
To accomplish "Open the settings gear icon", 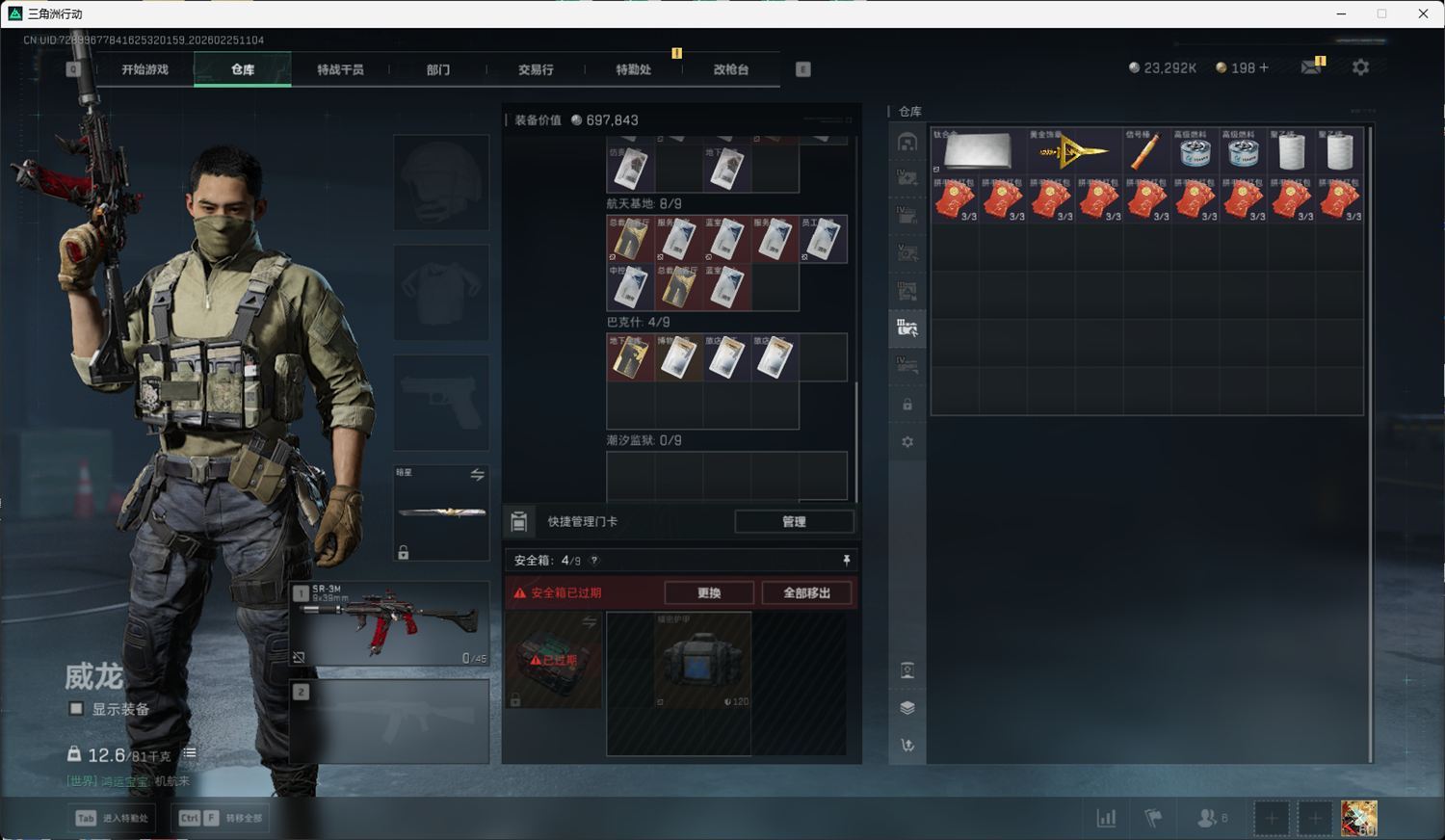I will [1360, 67].
